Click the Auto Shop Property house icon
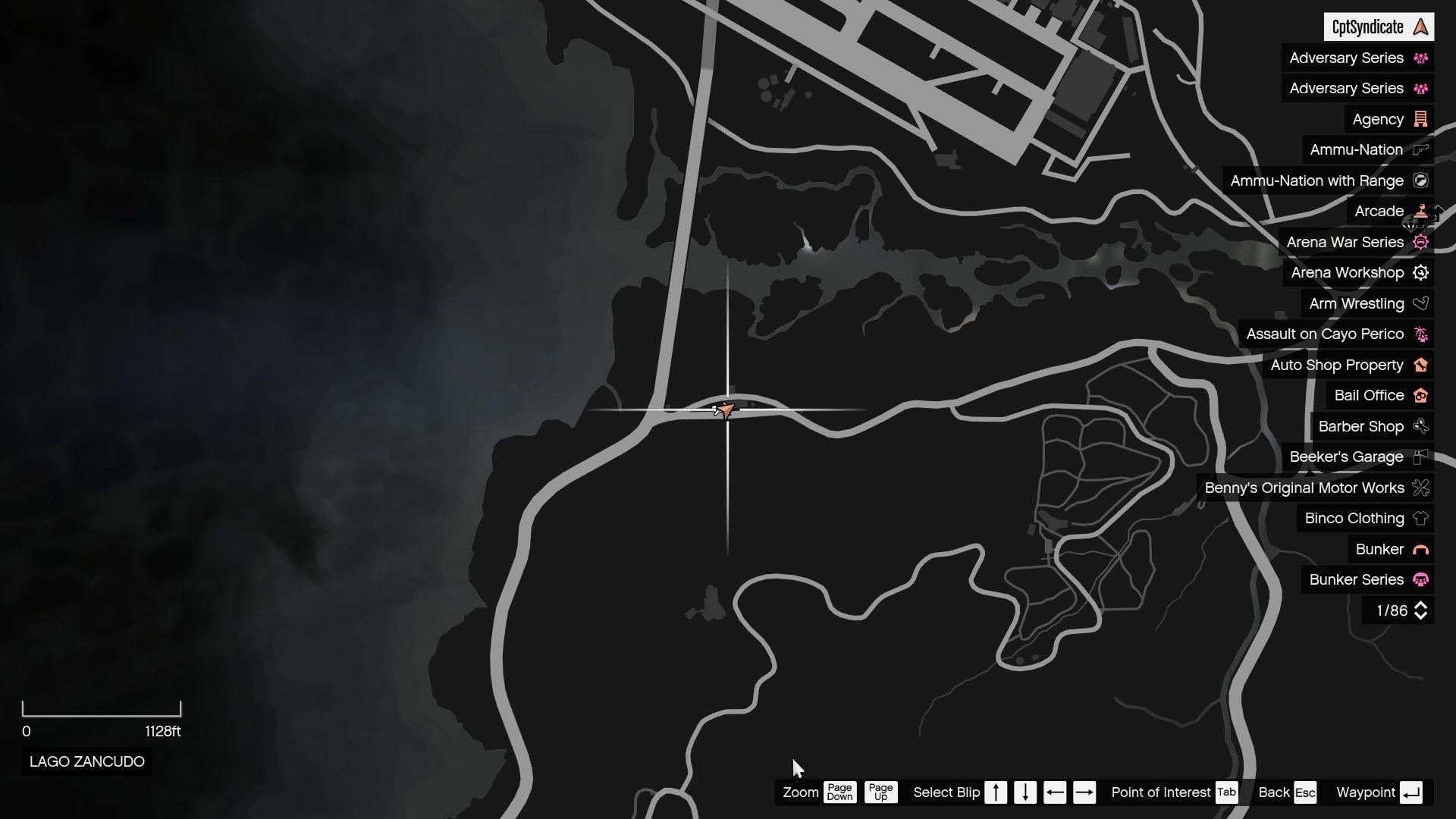Image resolution: width=1456 pixels, height=819 pixels. click(1419, 365)
